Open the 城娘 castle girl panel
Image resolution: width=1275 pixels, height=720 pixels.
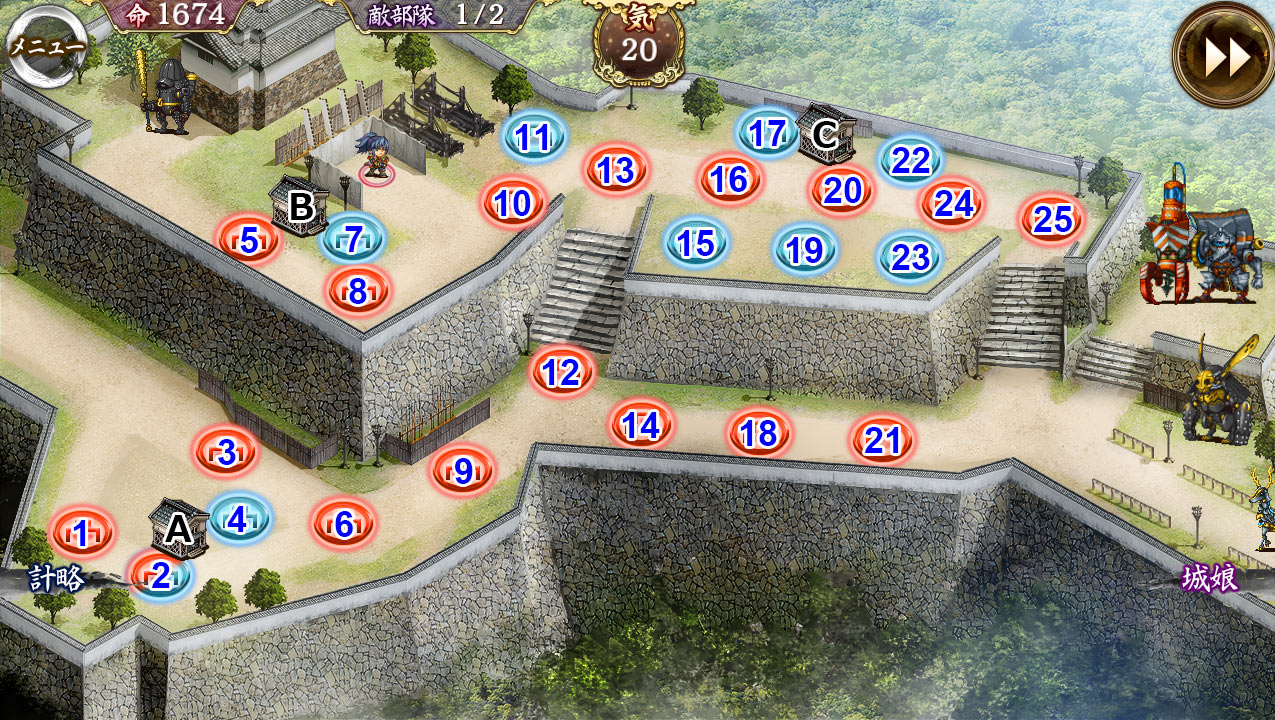click(1209, 578)
